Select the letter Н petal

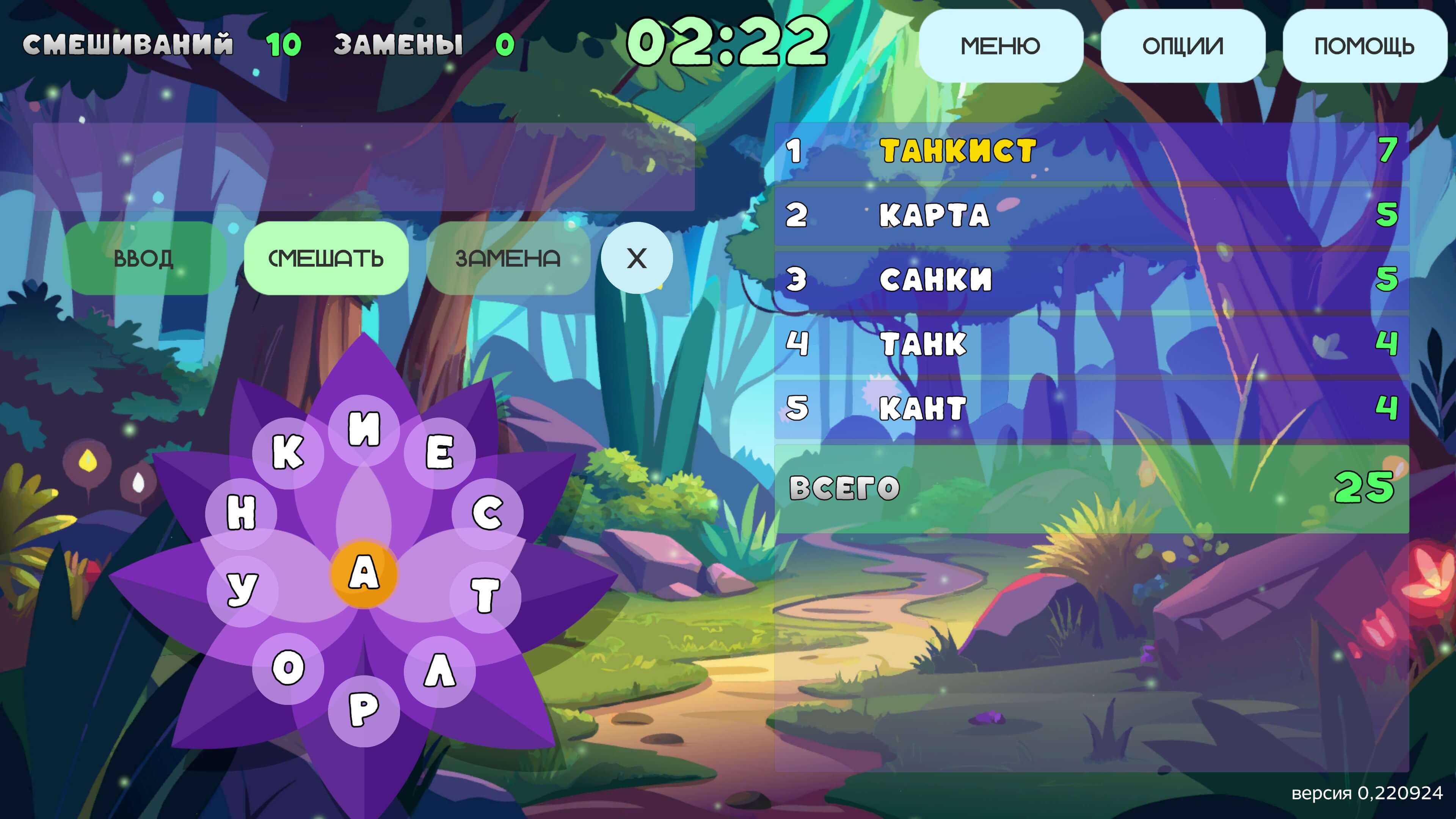point(242,513)
